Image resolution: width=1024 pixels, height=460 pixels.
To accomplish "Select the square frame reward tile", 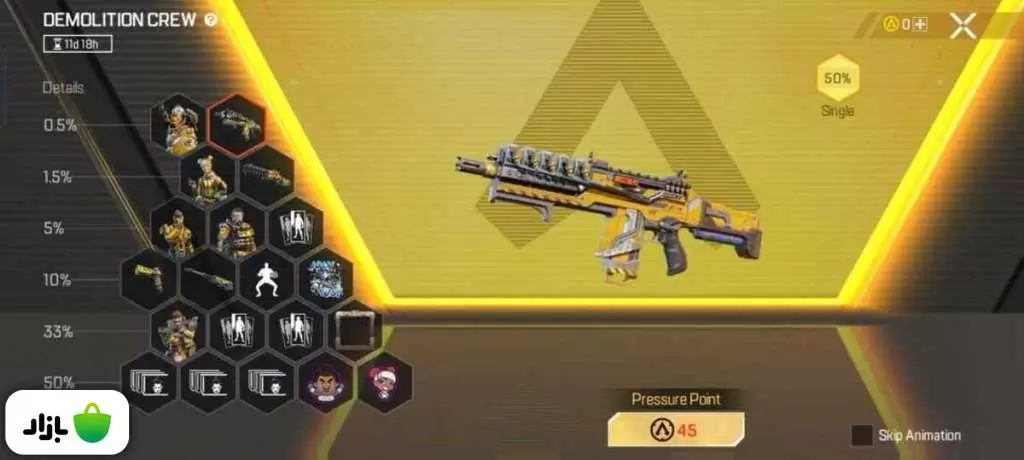I will tap(355, 331).
